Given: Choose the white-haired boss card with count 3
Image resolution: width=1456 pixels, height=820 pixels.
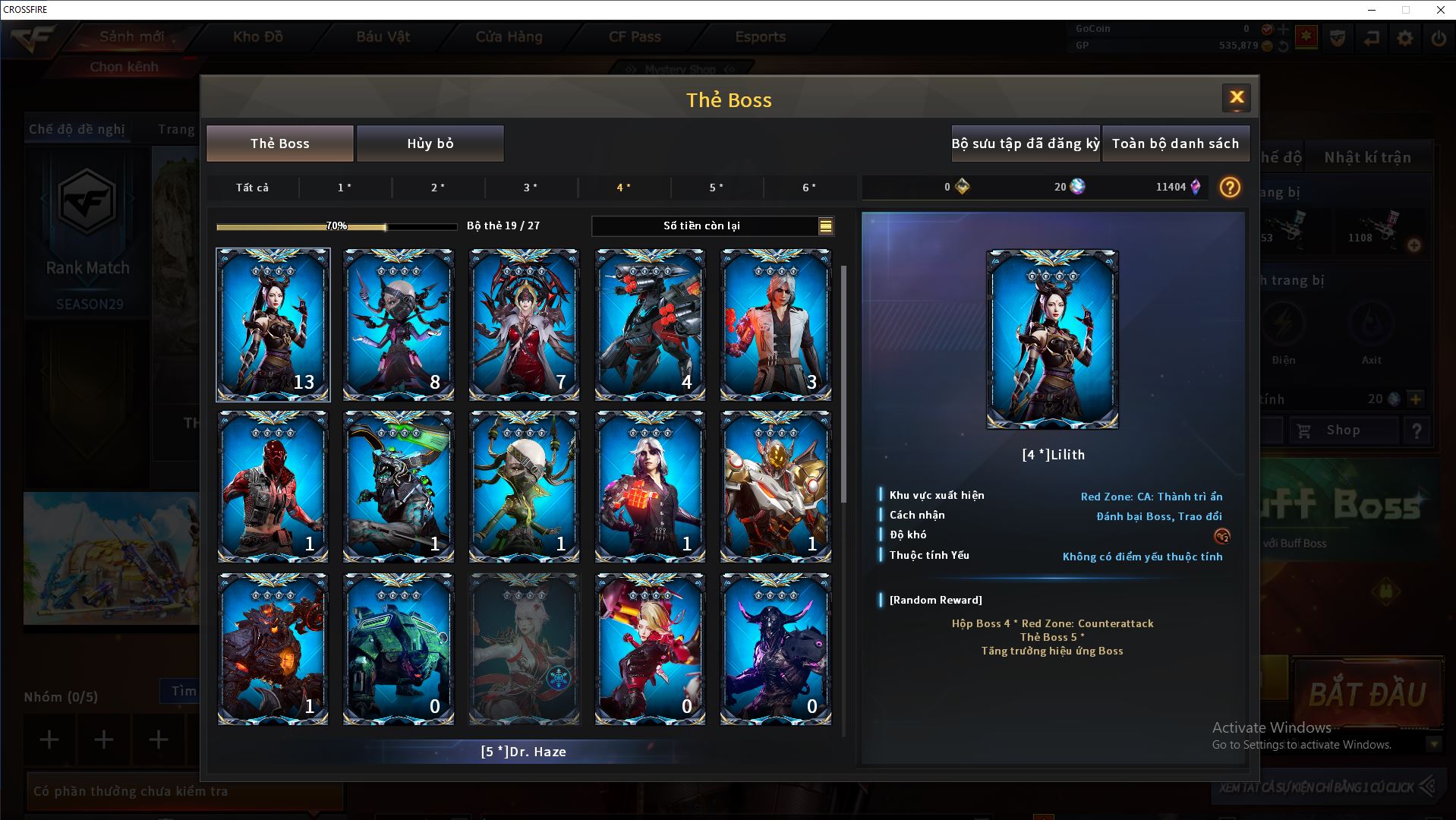Looking at the screenshot, I should [x=775, y=324].
